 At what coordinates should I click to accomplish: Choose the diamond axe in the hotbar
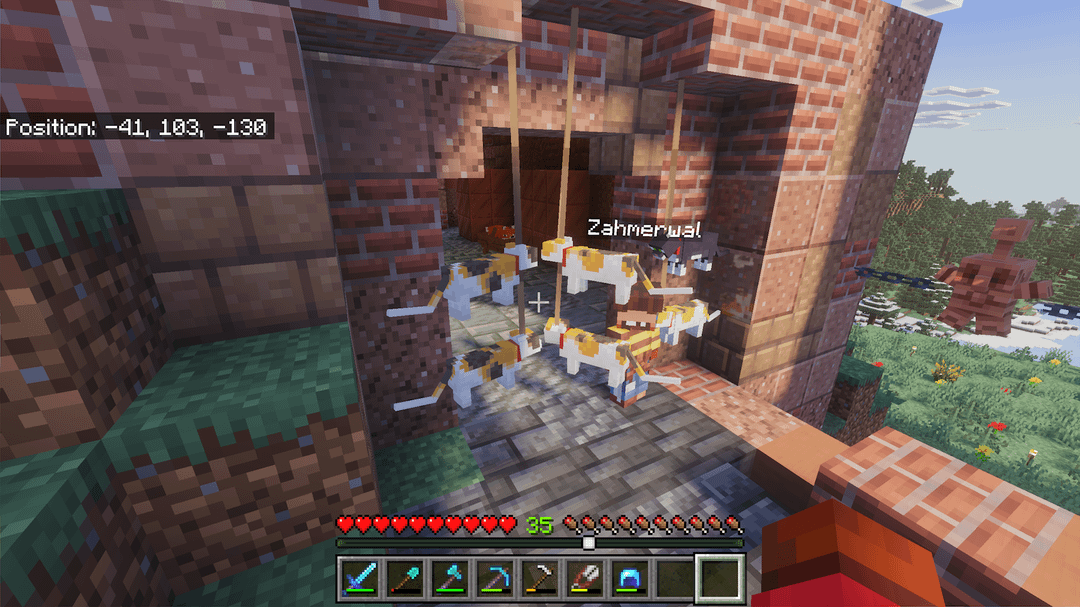click(449, 579)
